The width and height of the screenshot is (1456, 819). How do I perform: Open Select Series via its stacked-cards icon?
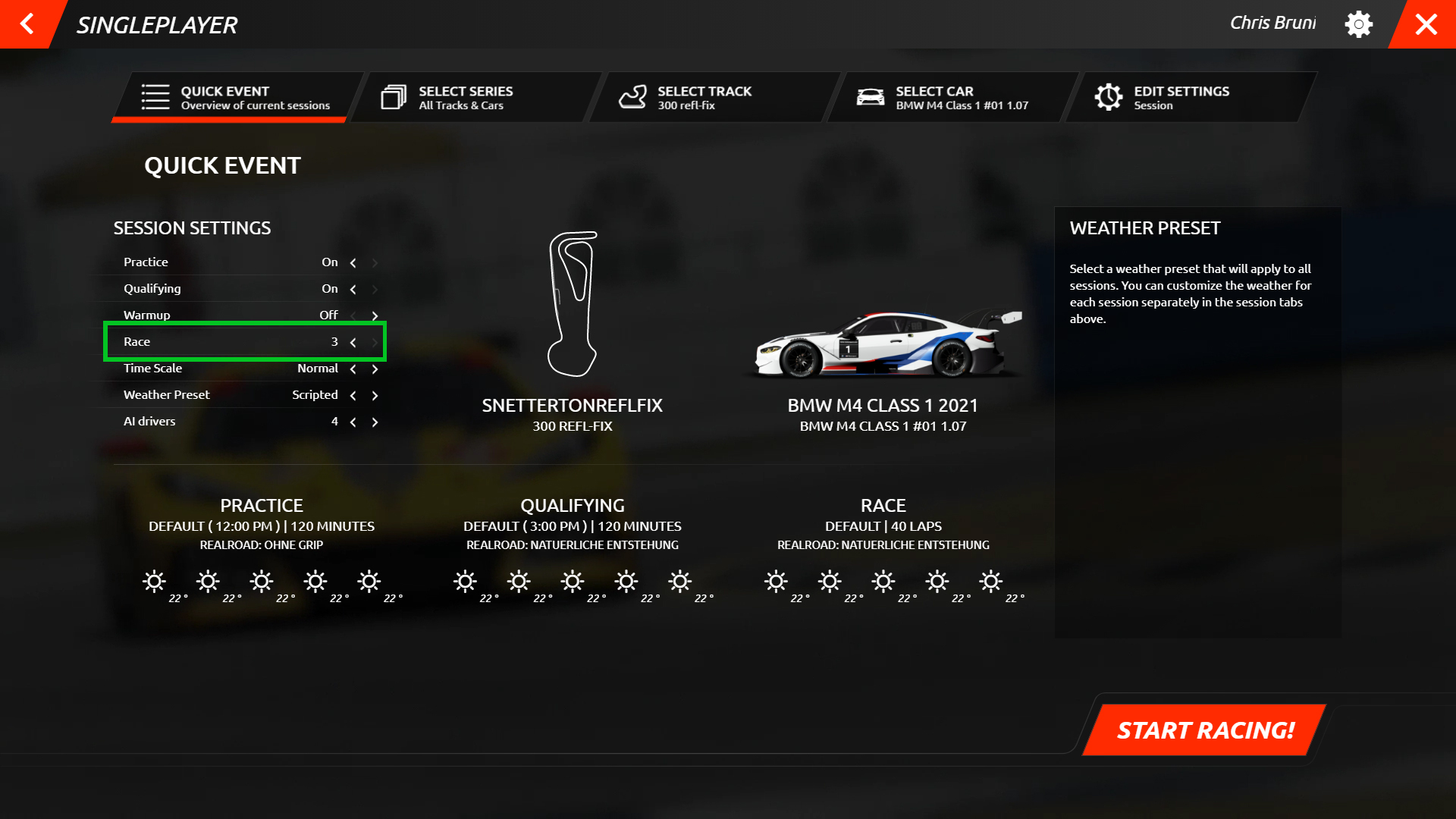393,97
